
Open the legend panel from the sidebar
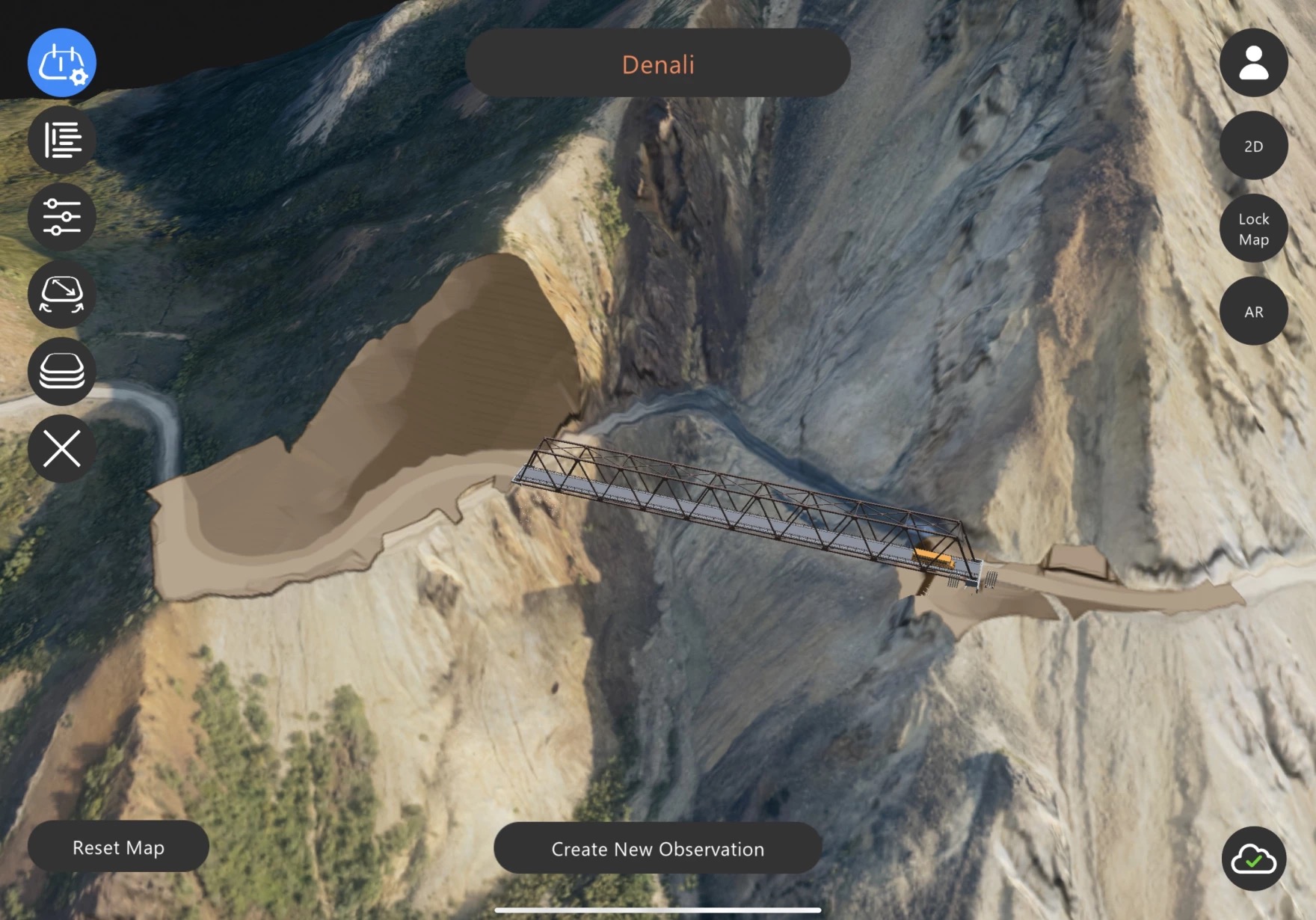pos(61,139)
